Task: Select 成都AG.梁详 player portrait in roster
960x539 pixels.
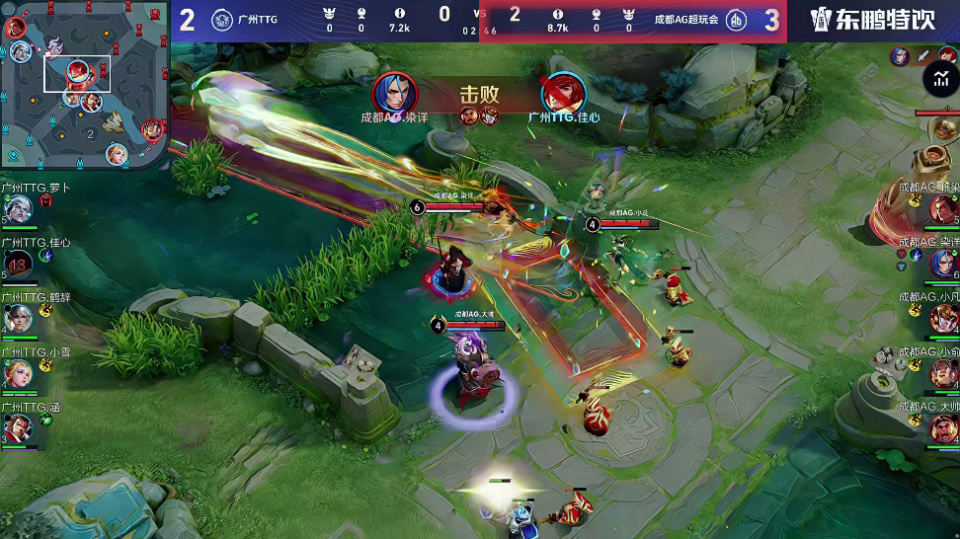Action: coord(942,264)
